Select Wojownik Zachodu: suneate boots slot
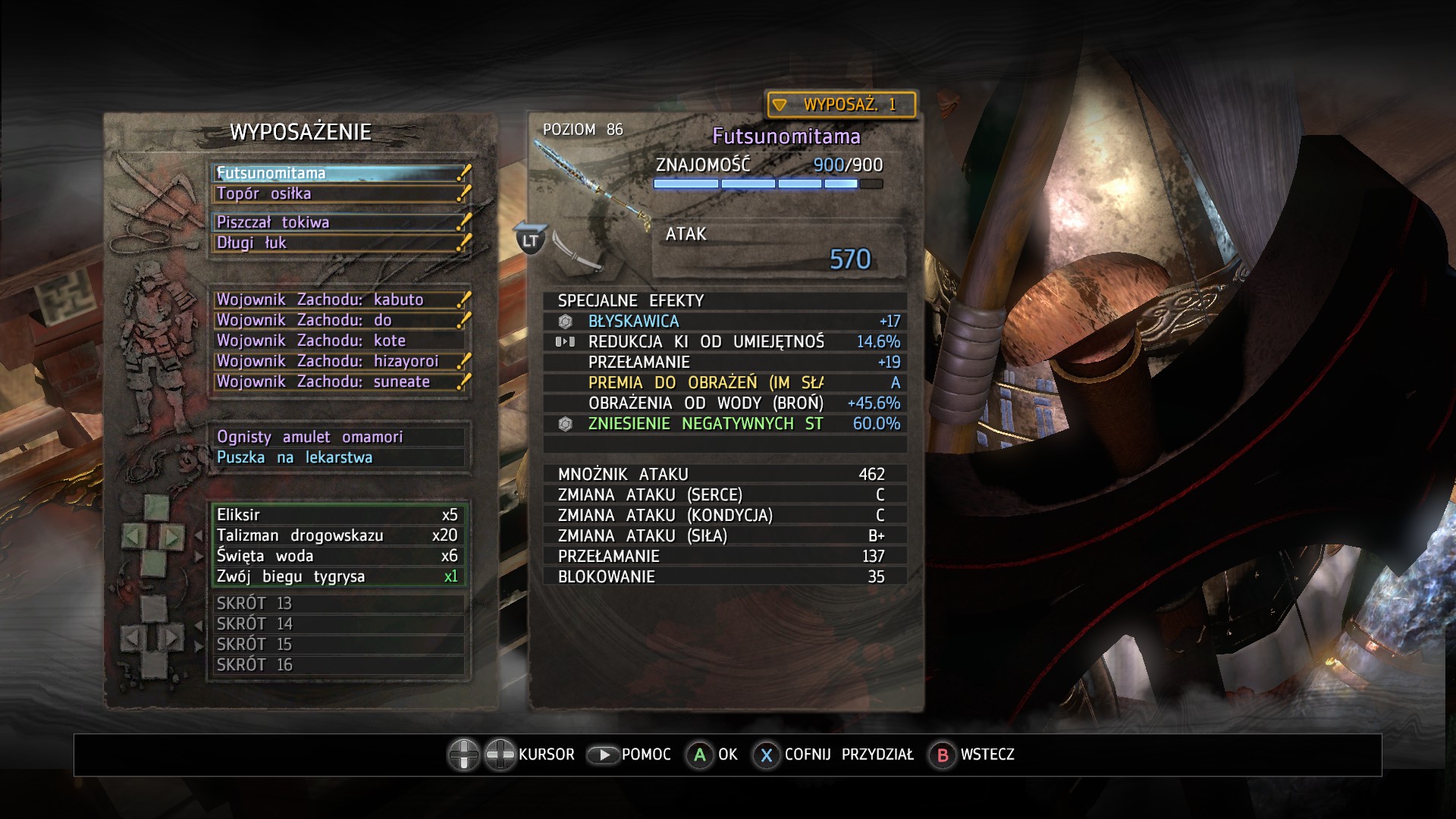Viewport: 1456px width, 819px height. click(339, 381)
